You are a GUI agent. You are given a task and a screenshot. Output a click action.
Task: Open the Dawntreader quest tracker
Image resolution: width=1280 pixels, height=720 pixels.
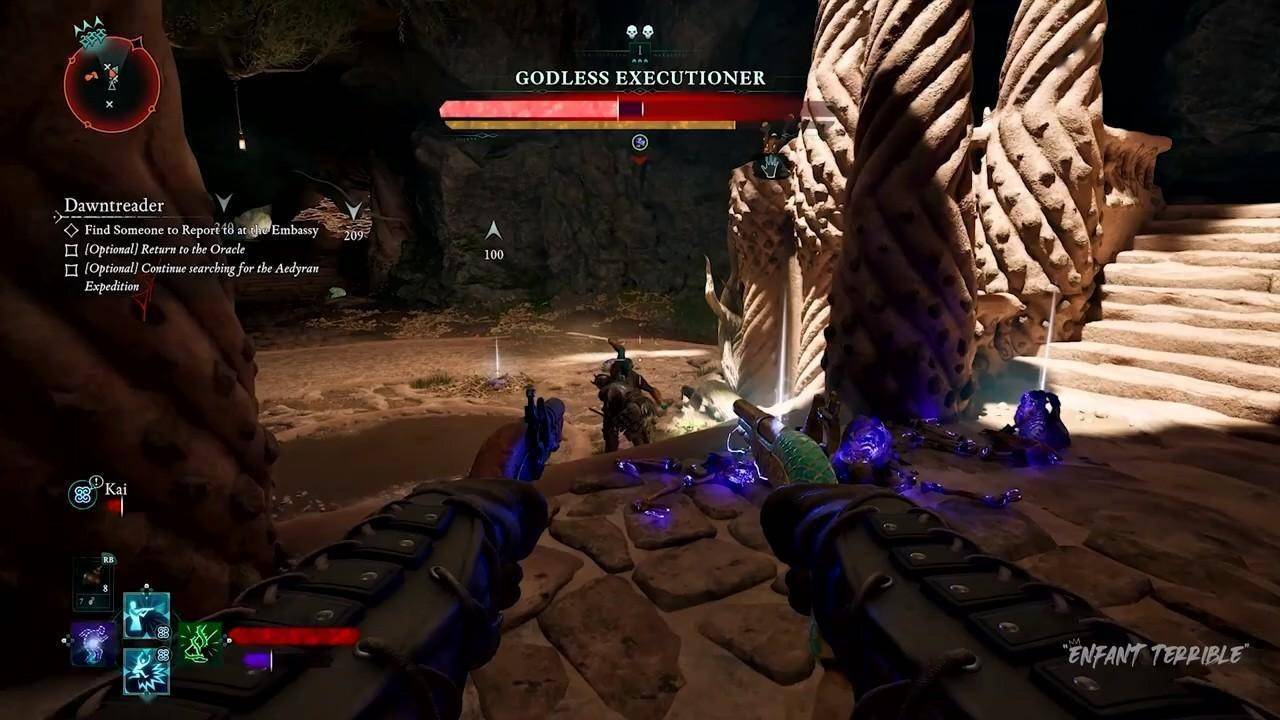pos(114,206)
